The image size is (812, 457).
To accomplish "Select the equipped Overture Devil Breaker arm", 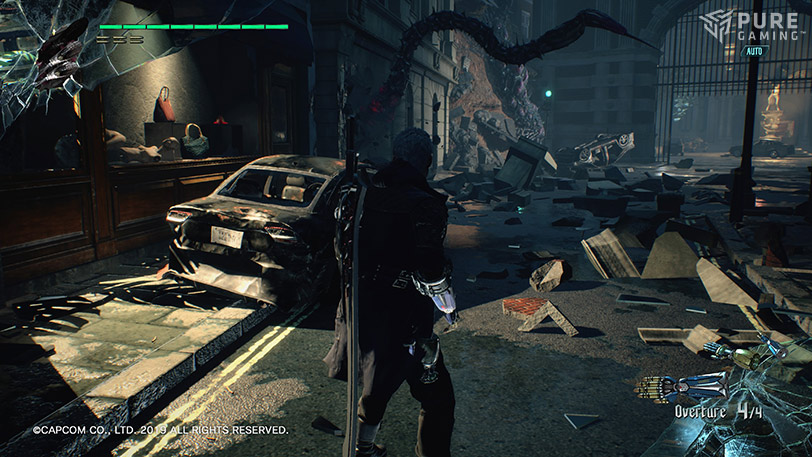I will (x=688, y=383).
